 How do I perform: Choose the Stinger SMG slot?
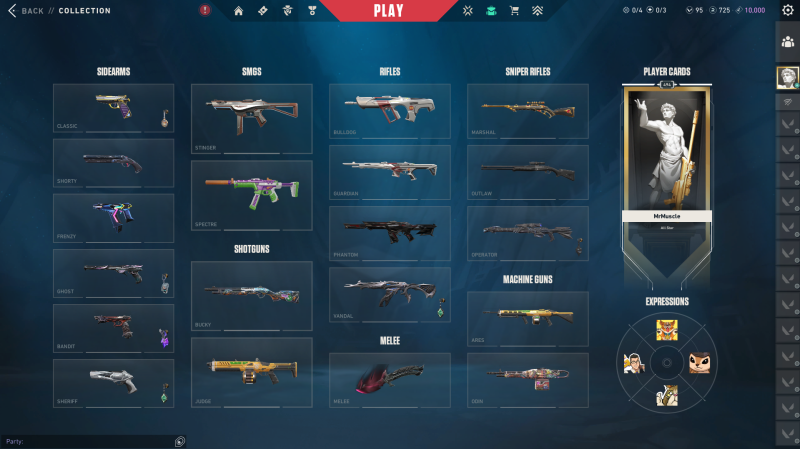click(251, 118)
